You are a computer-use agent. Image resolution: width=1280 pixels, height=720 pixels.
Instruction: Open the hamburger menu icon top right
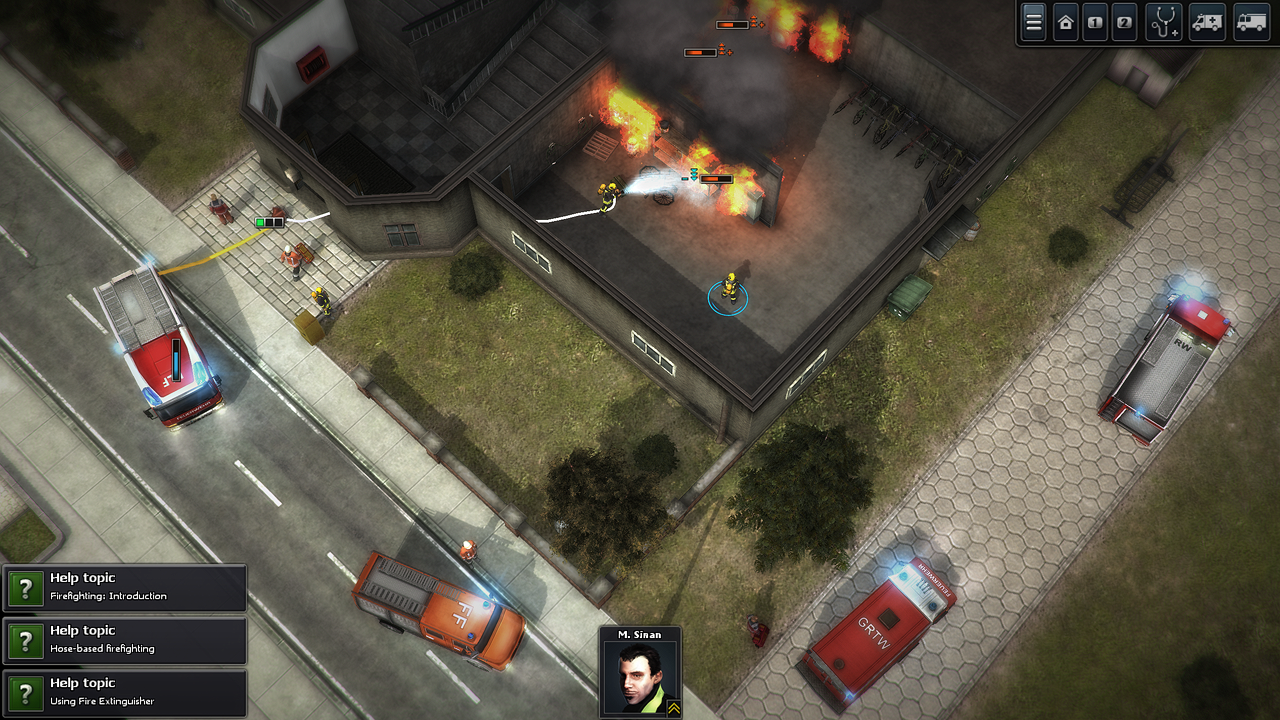[1033, 21]
